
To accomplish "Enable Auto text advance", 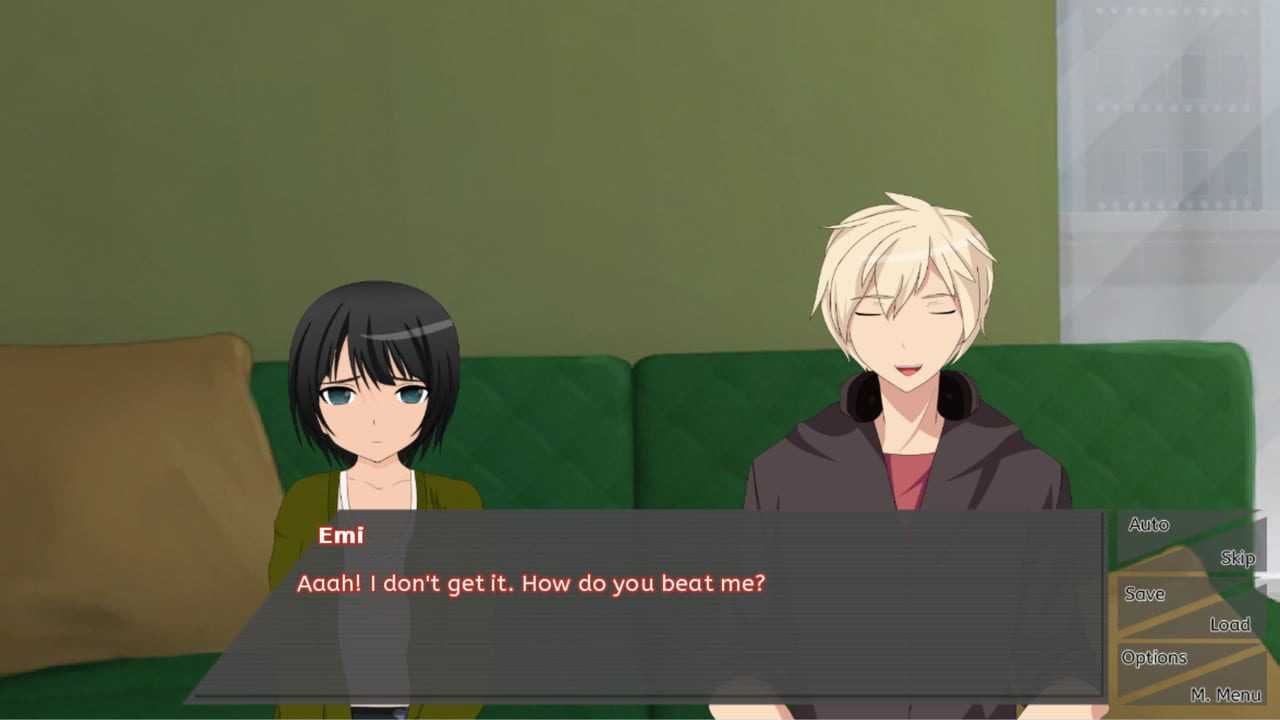I will (1148, 525).
